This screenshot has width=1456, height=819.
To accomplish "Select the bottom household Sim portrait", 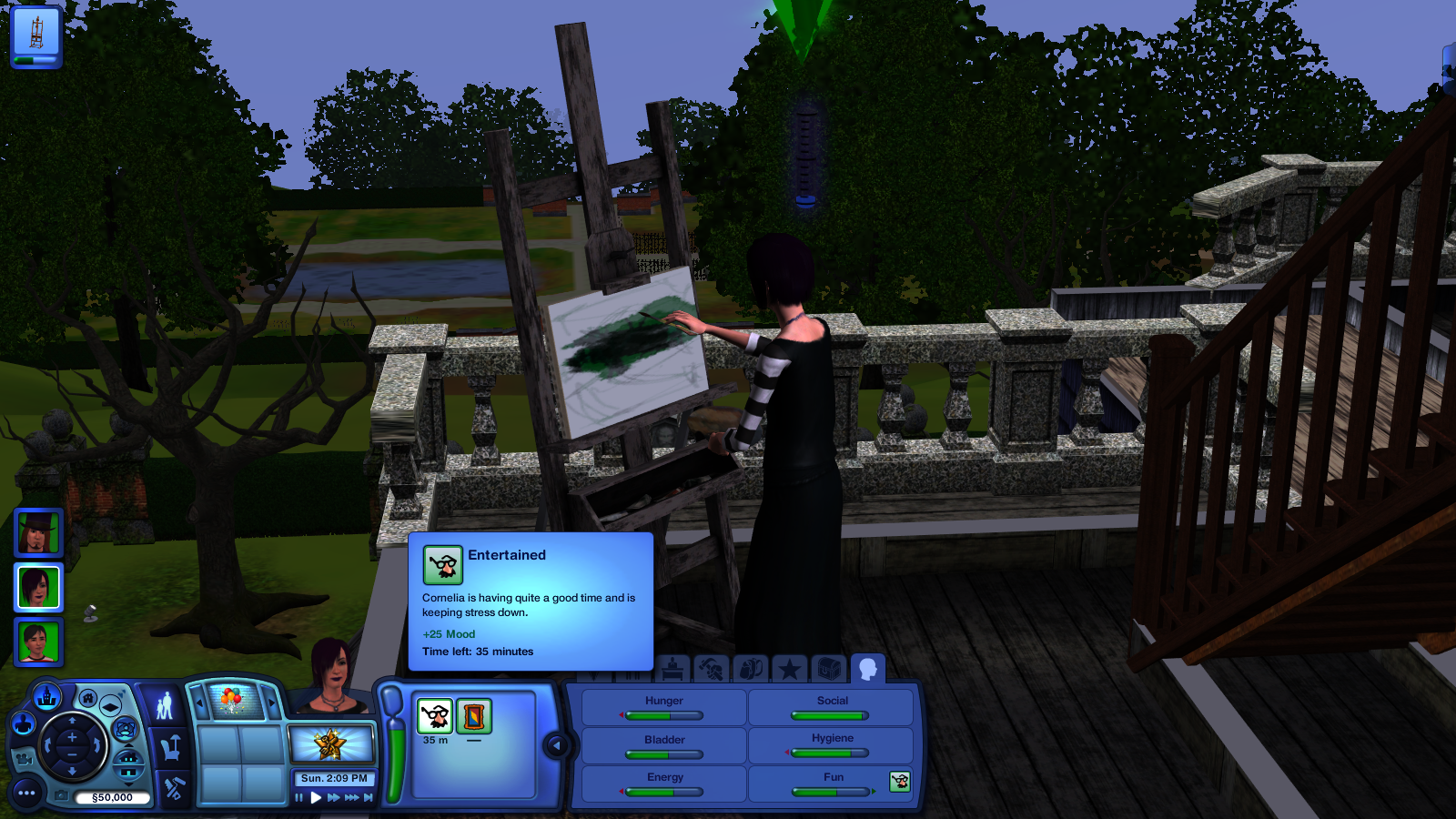I will pos(38,642).
